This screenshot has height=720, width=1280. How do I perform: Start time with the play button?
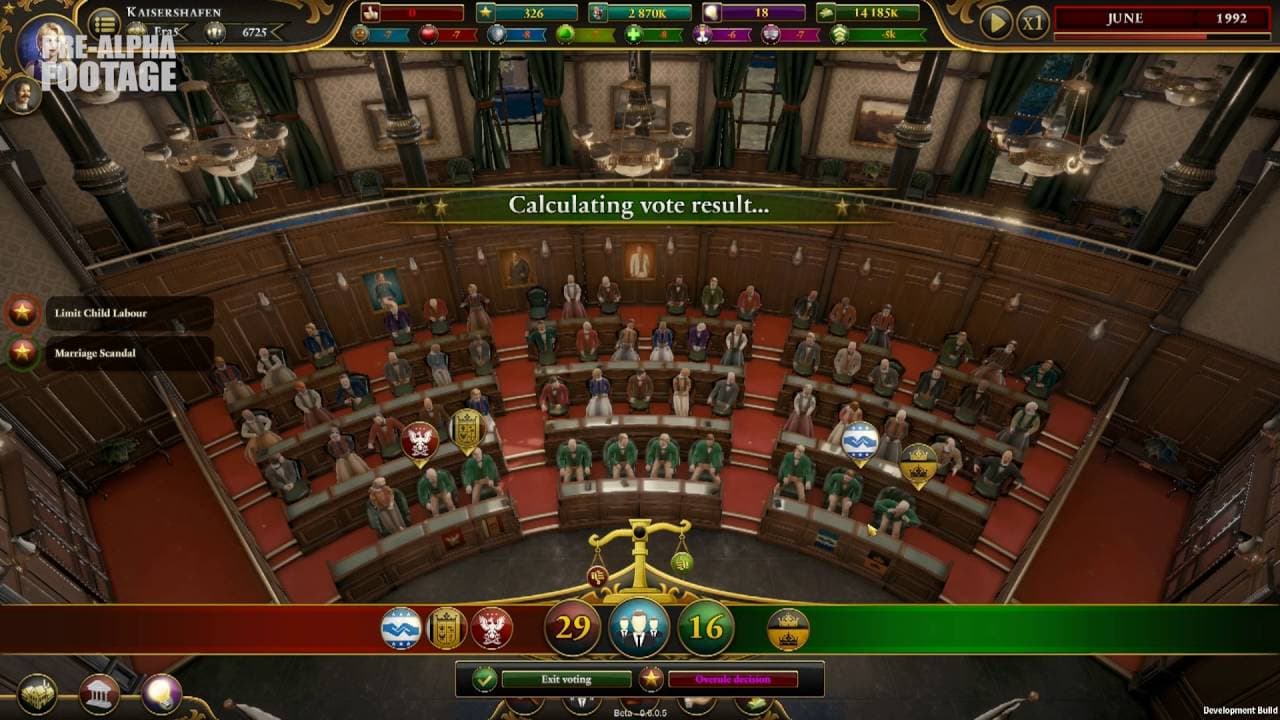click(x=995, y=21)
